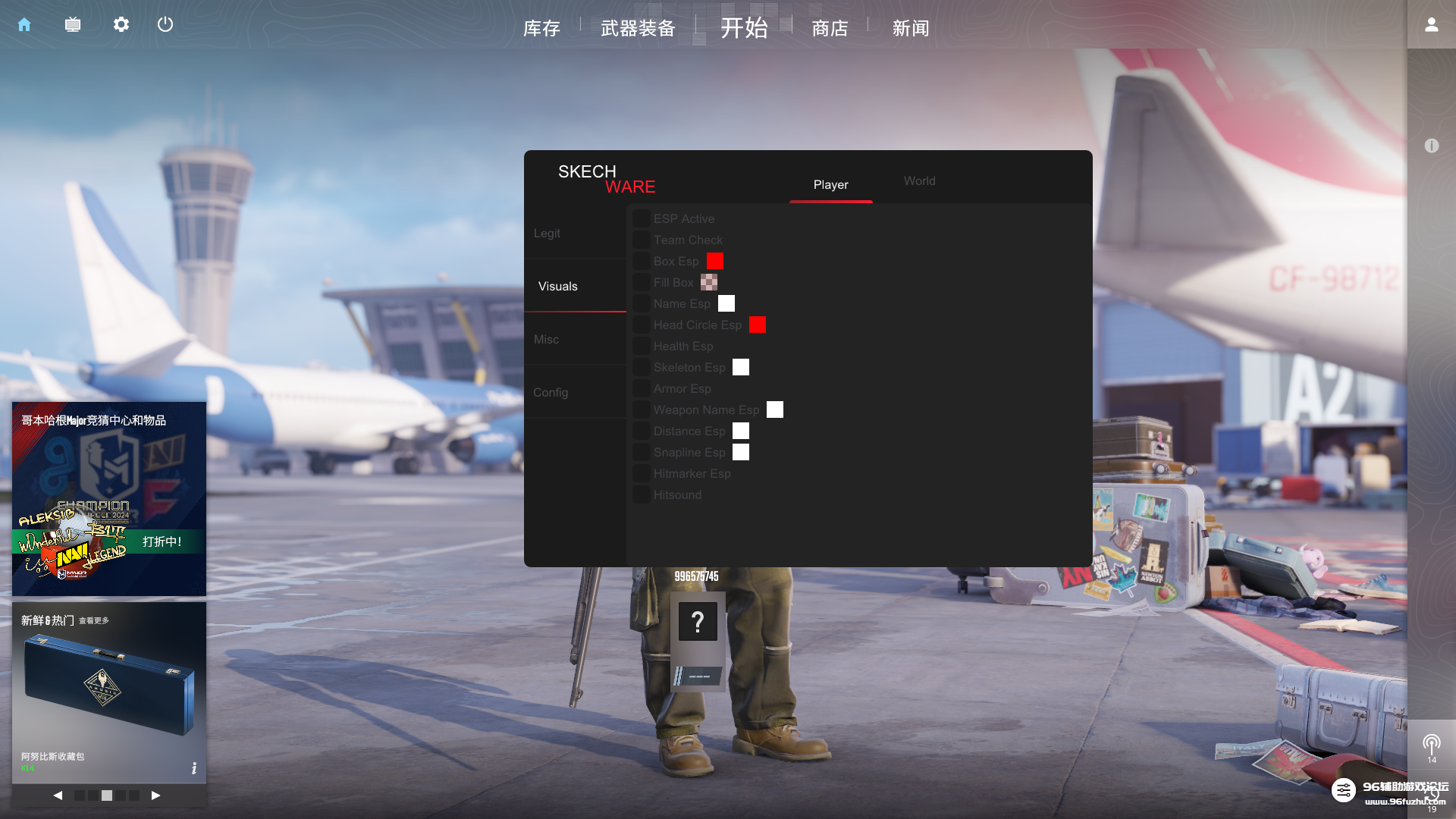Screen dimensions: 1456x819
Task: Expand the Config section
Action: [x=551, y=392]
